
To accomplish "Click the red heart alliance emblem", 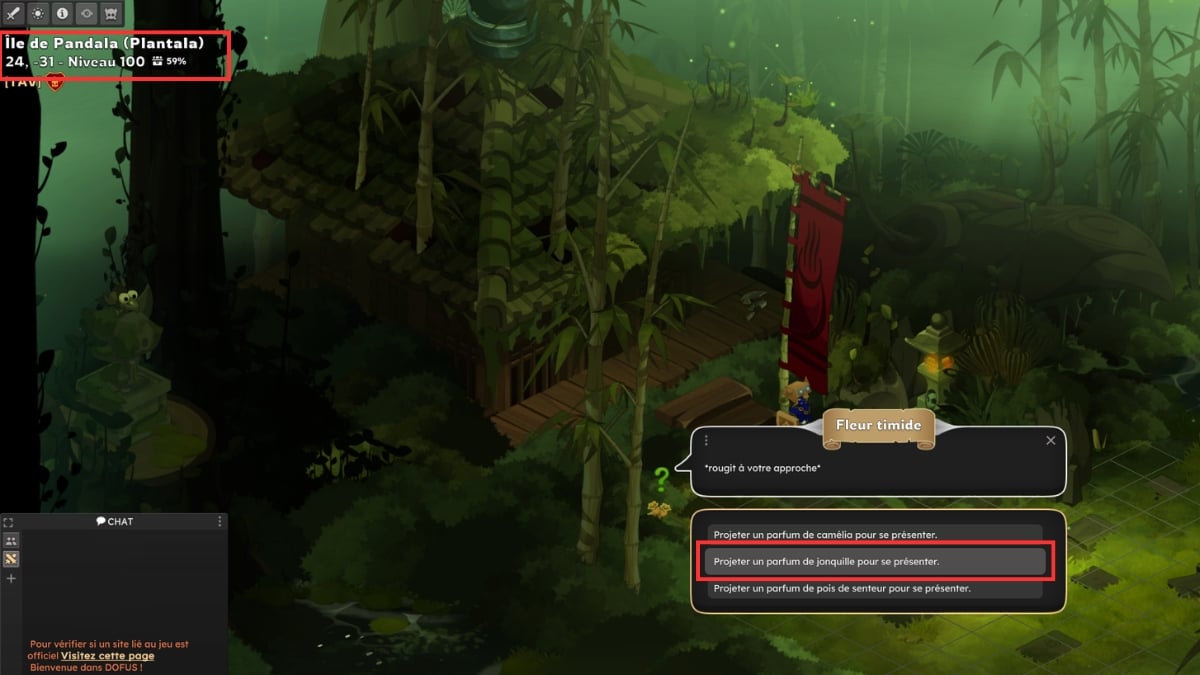I will (54, 83).
